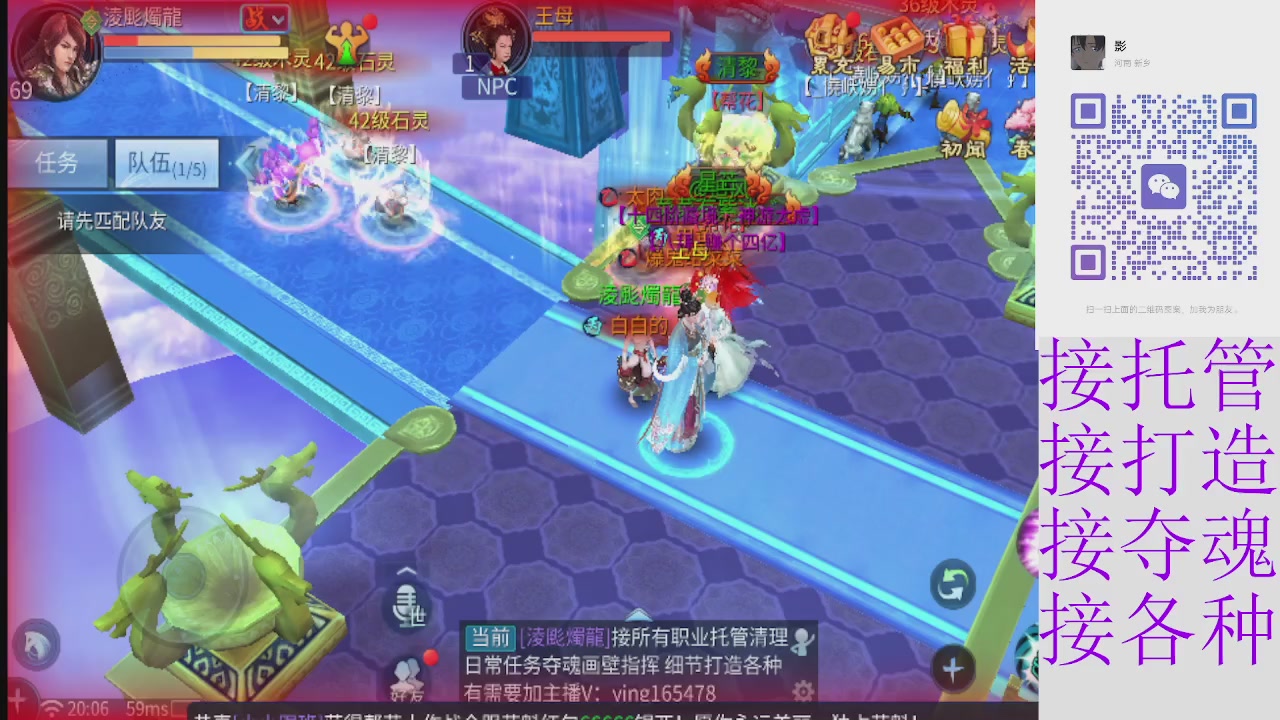Open the chat settings gear icon
This screenshot has width=1280, height=720.
pyautogui.click(x=802, y=691)
